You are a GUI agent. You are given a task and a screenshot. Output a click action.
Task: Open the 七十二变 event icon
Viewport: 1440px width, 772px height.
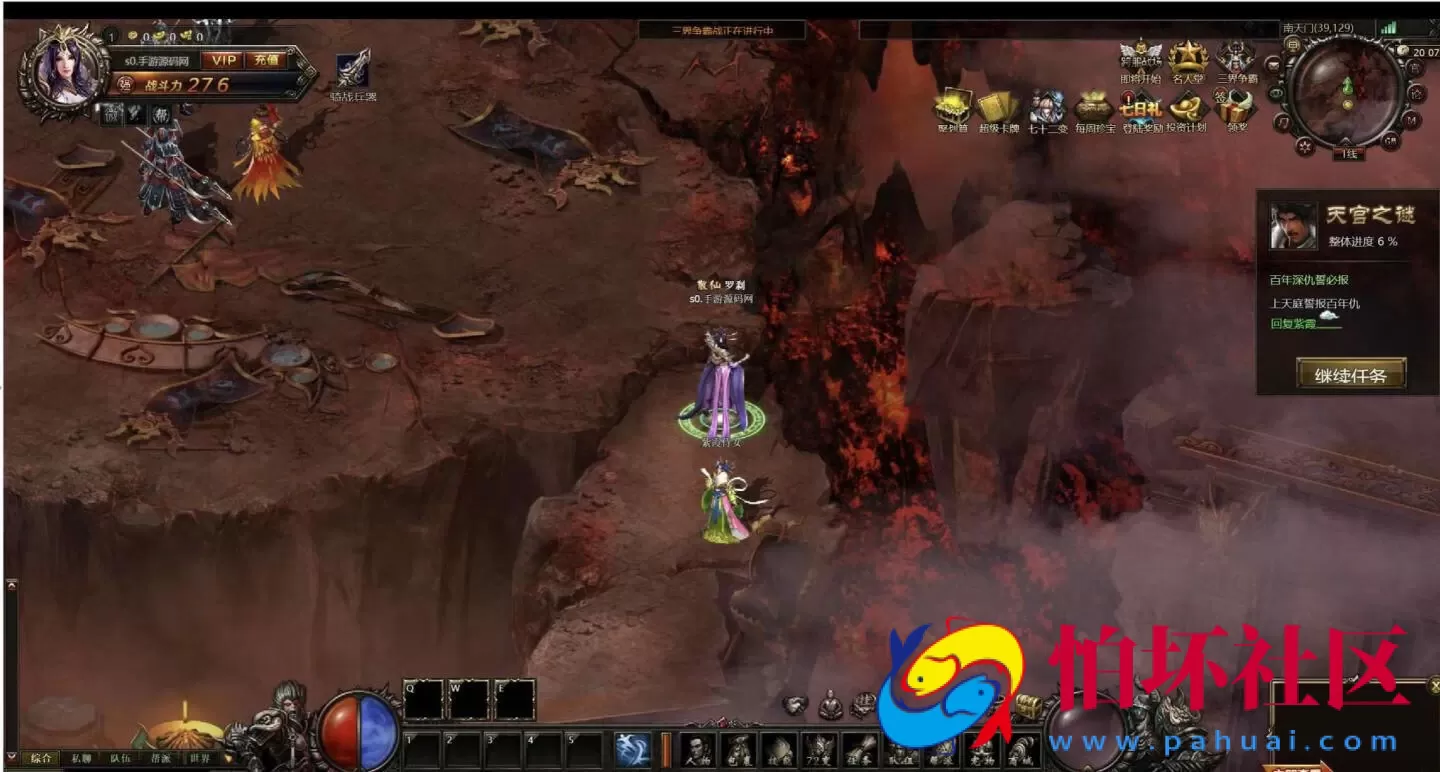pyautogui.click(x=1048, y=108)
